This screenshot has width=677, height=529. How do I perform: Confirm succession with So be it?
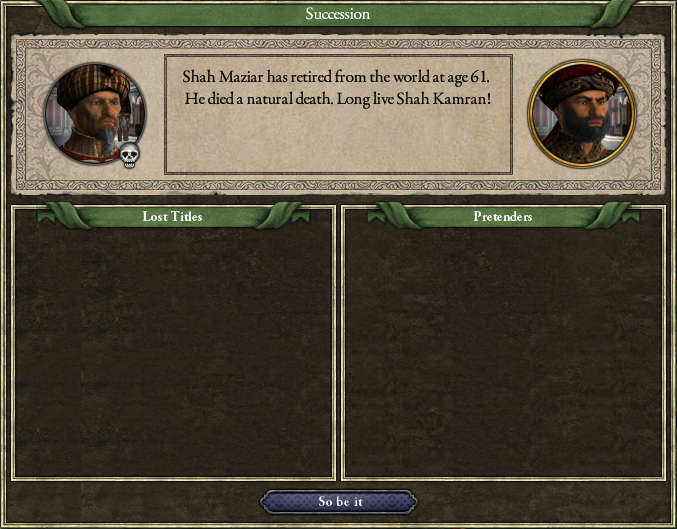click(338, 501)
